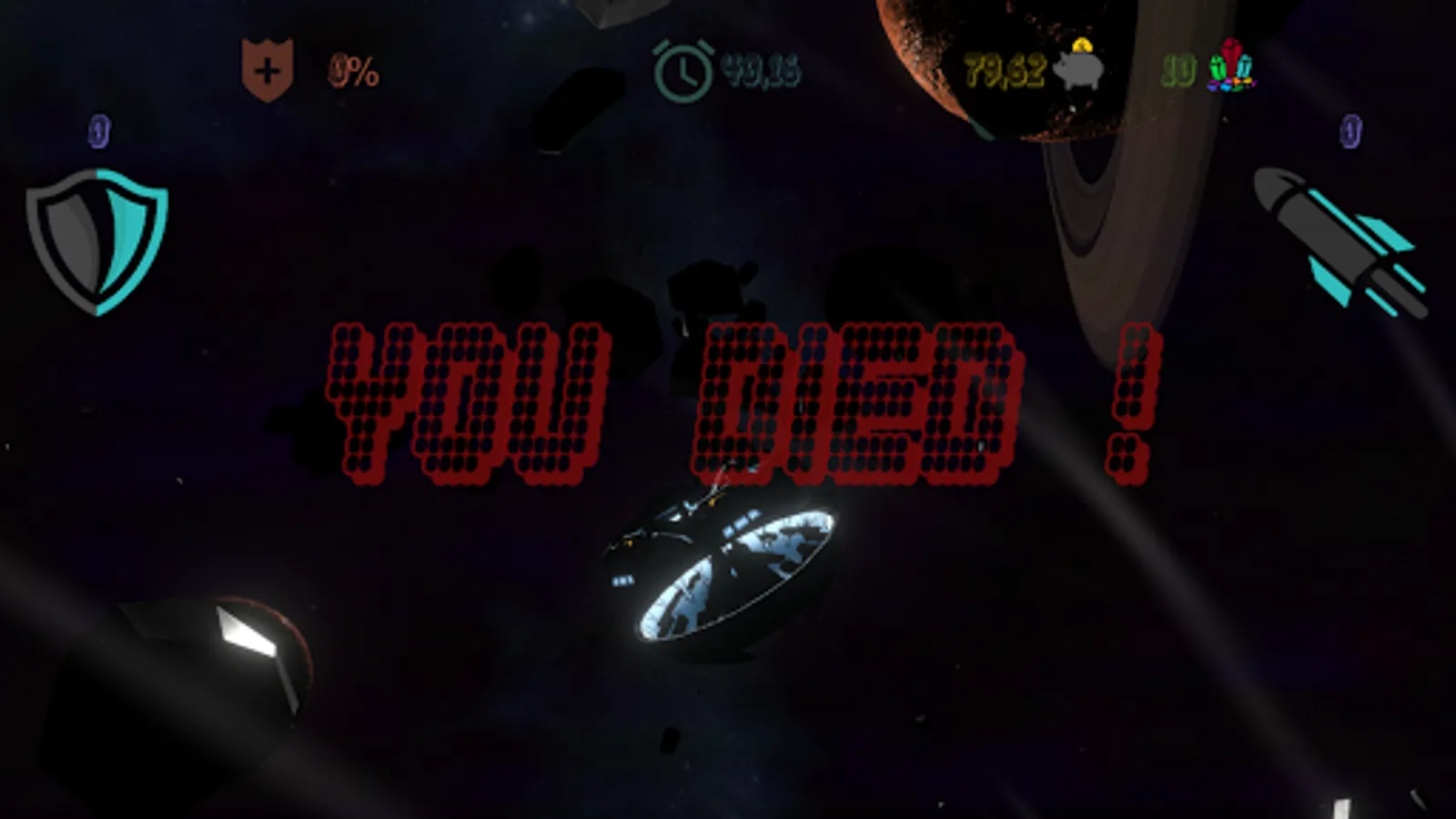Screen dimensions: 1456x819
Task: Click the purple zero counter above the shield
Action: pyautogui.click(x=96, y=132)
